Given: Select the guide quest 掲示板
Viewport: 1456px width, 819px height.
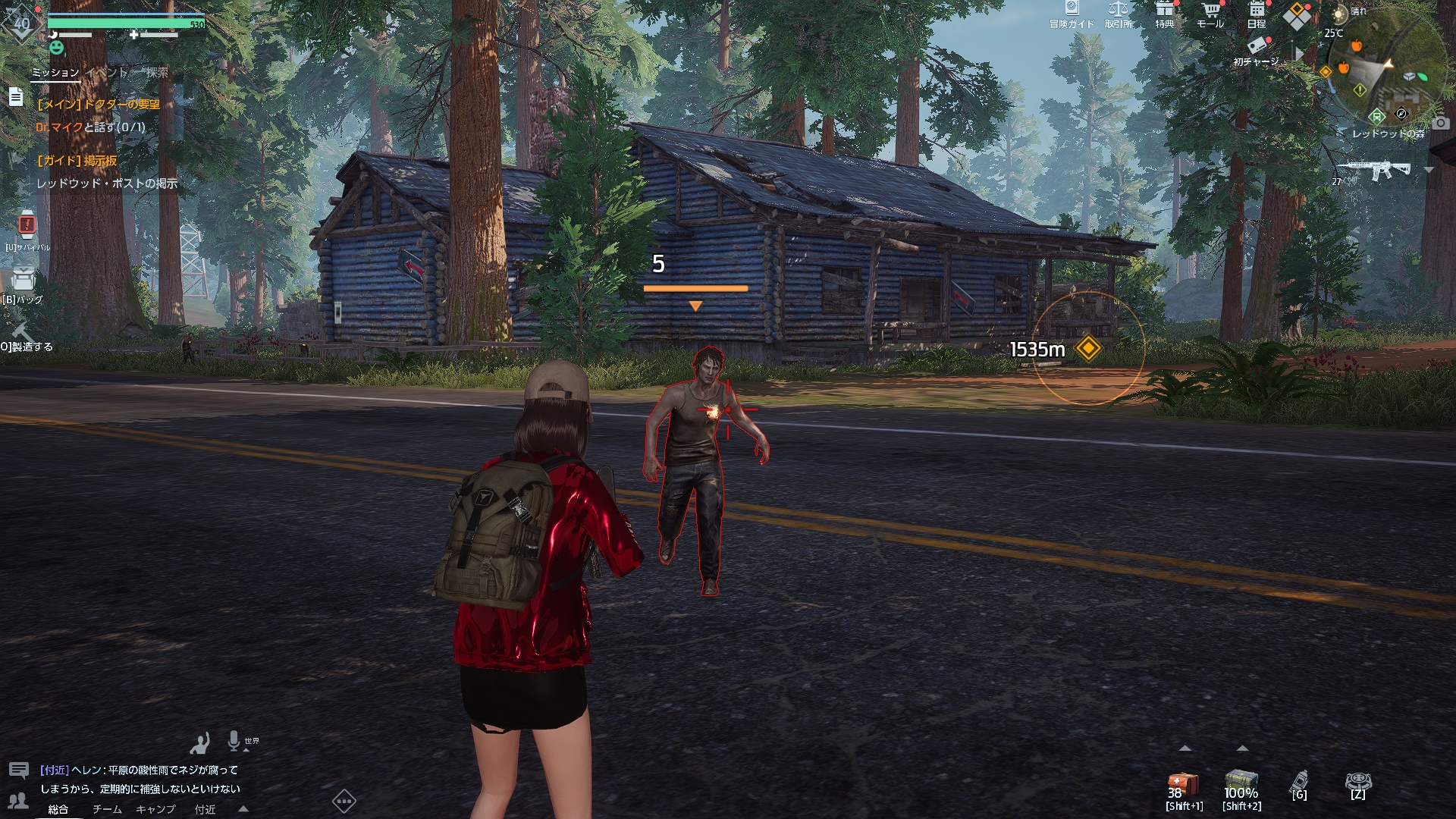Looking at the screenshot, I should coord(77,161).
